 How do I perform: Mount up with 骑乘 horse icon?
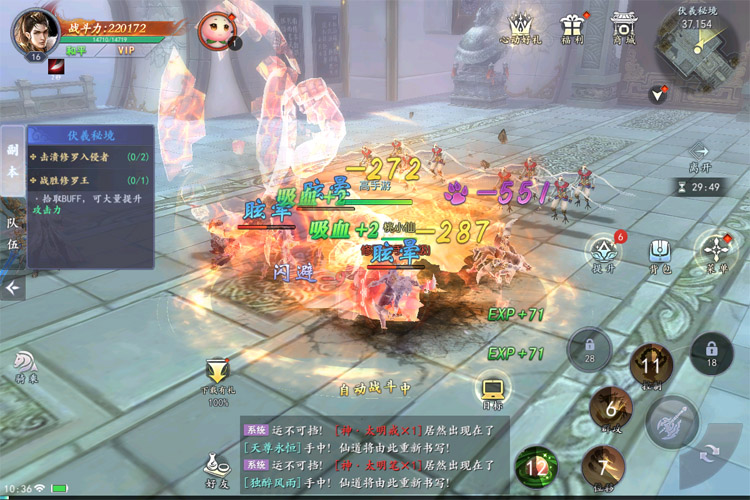(24, 367)
